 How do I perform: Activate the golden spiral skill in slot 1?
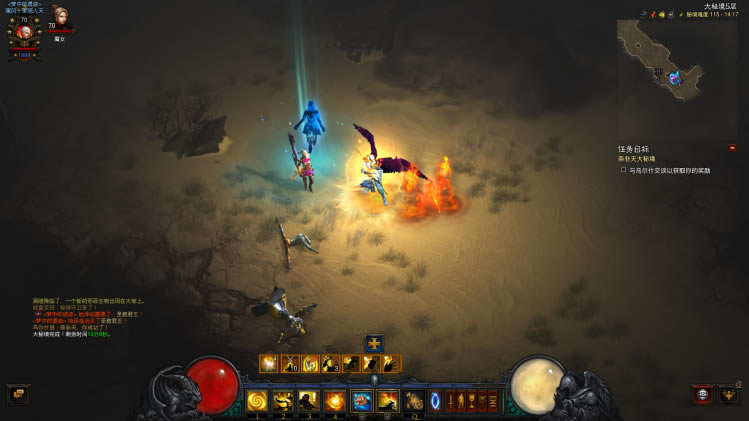(257, 402)
